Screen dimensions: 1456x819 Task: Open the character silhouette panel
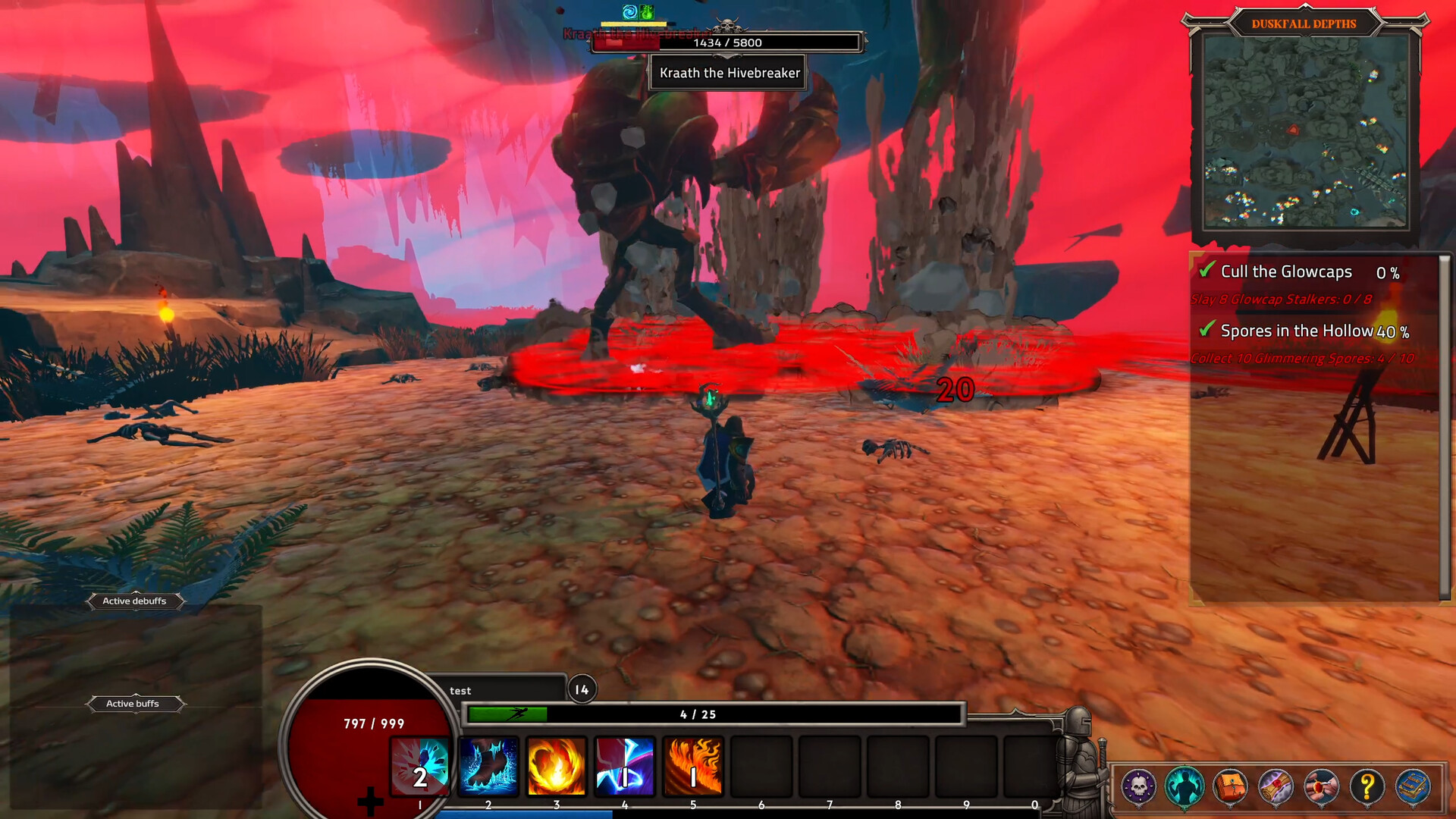coord(1184,787)
